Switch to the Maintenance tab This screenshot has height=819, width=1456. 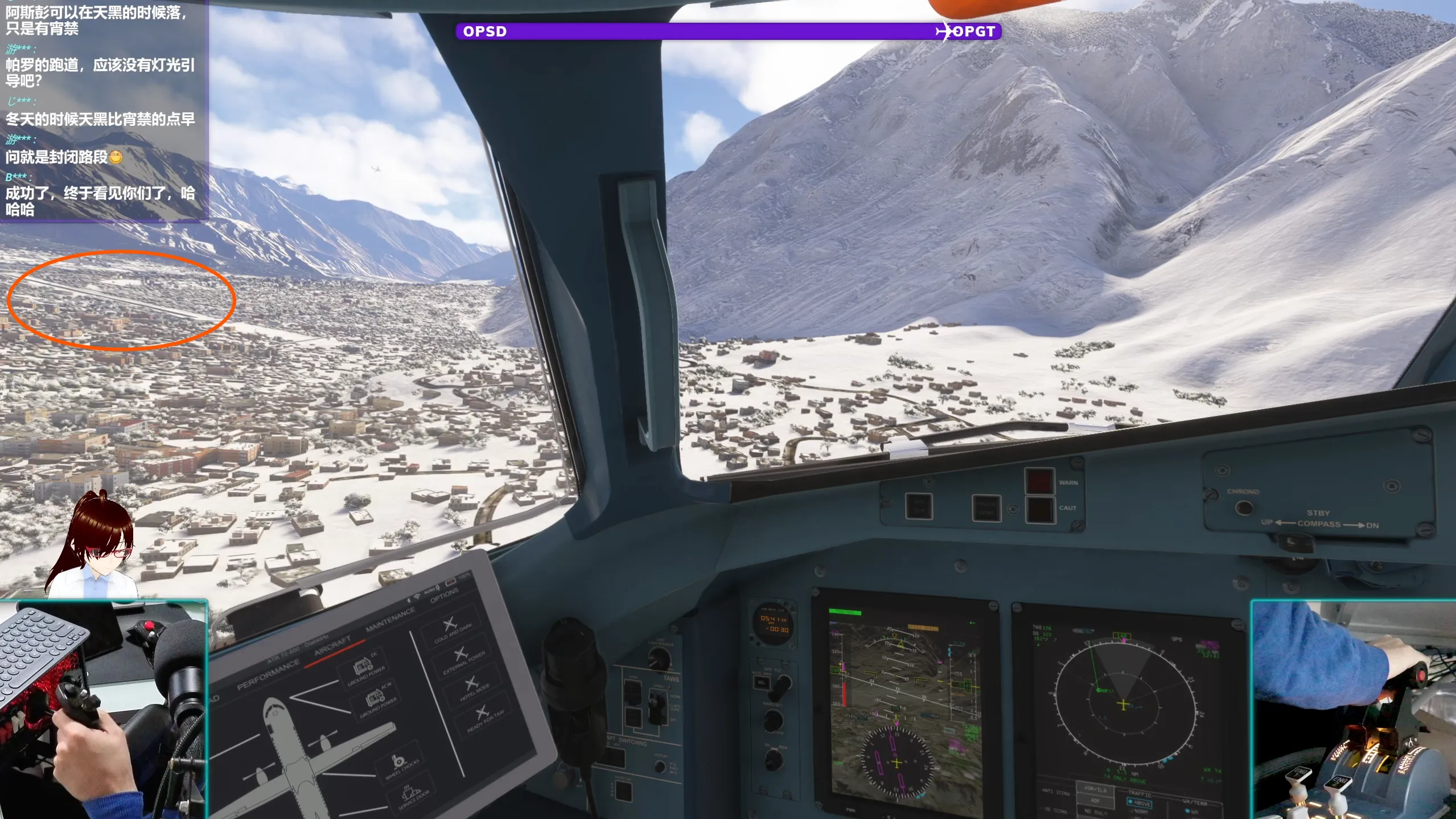click(x=390, y=619)
